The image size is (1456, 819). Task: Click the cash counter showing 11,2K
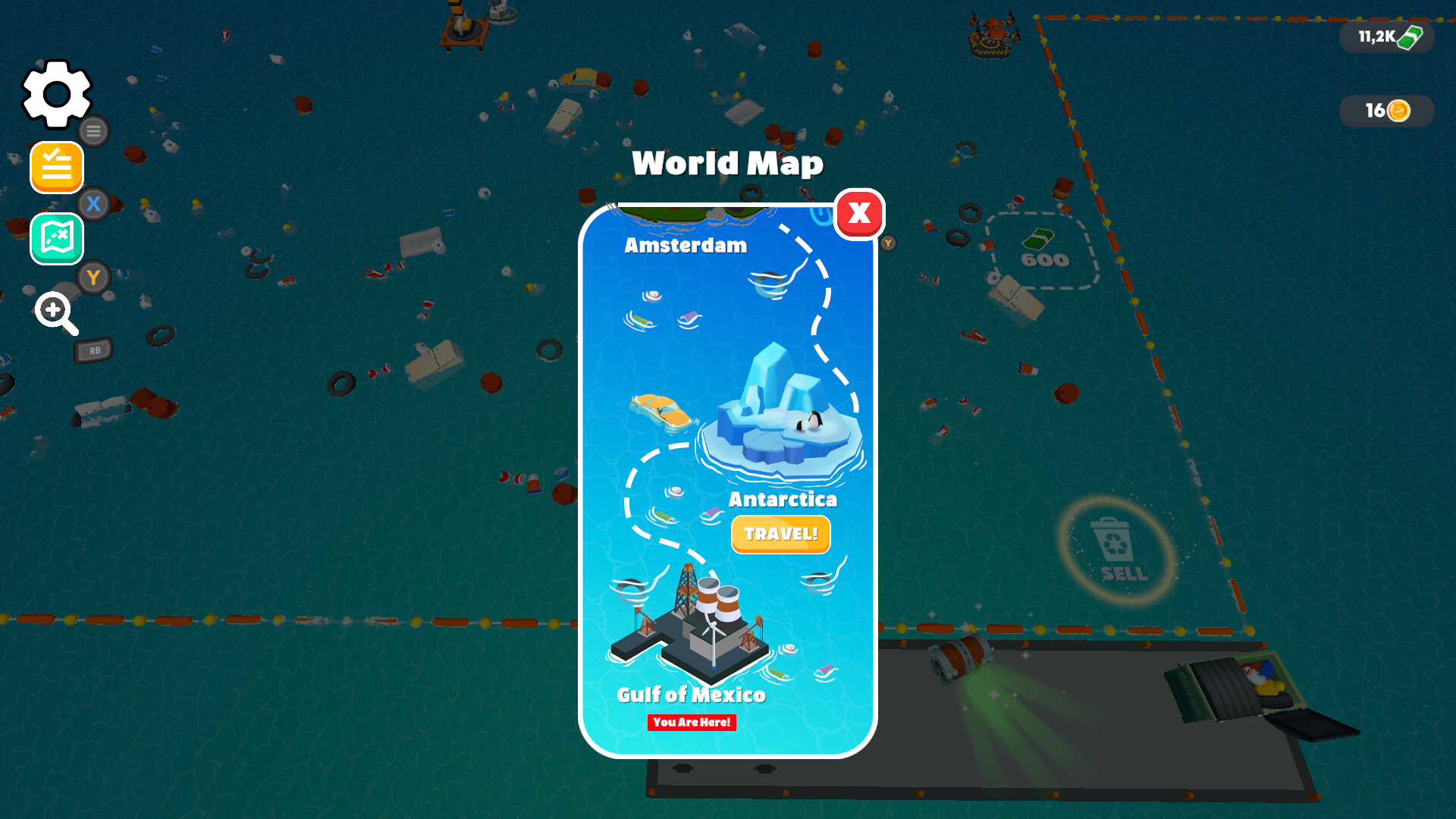[x=1385, y=36]
